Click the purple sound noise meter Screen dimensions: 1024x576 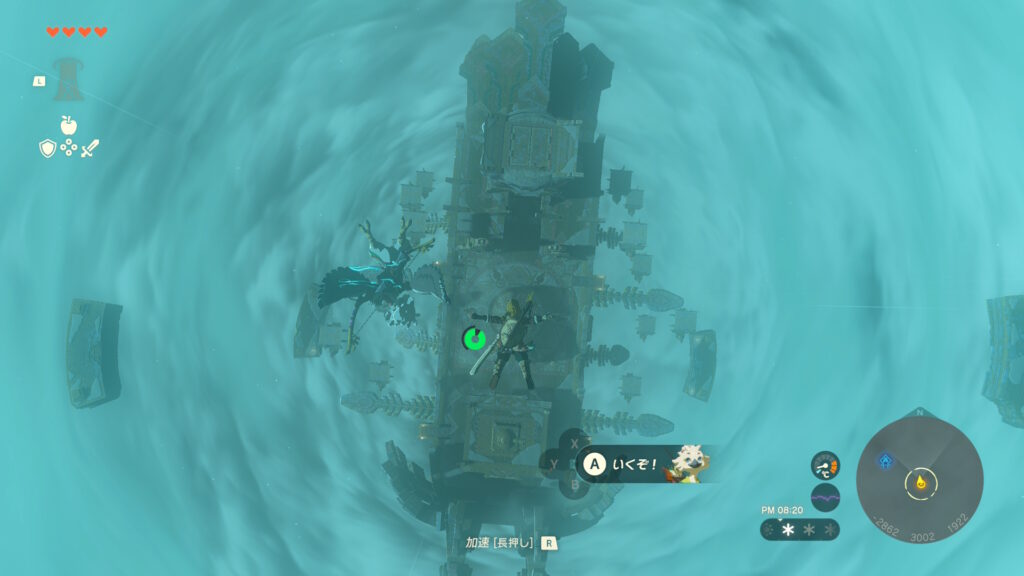coord(825,497)
